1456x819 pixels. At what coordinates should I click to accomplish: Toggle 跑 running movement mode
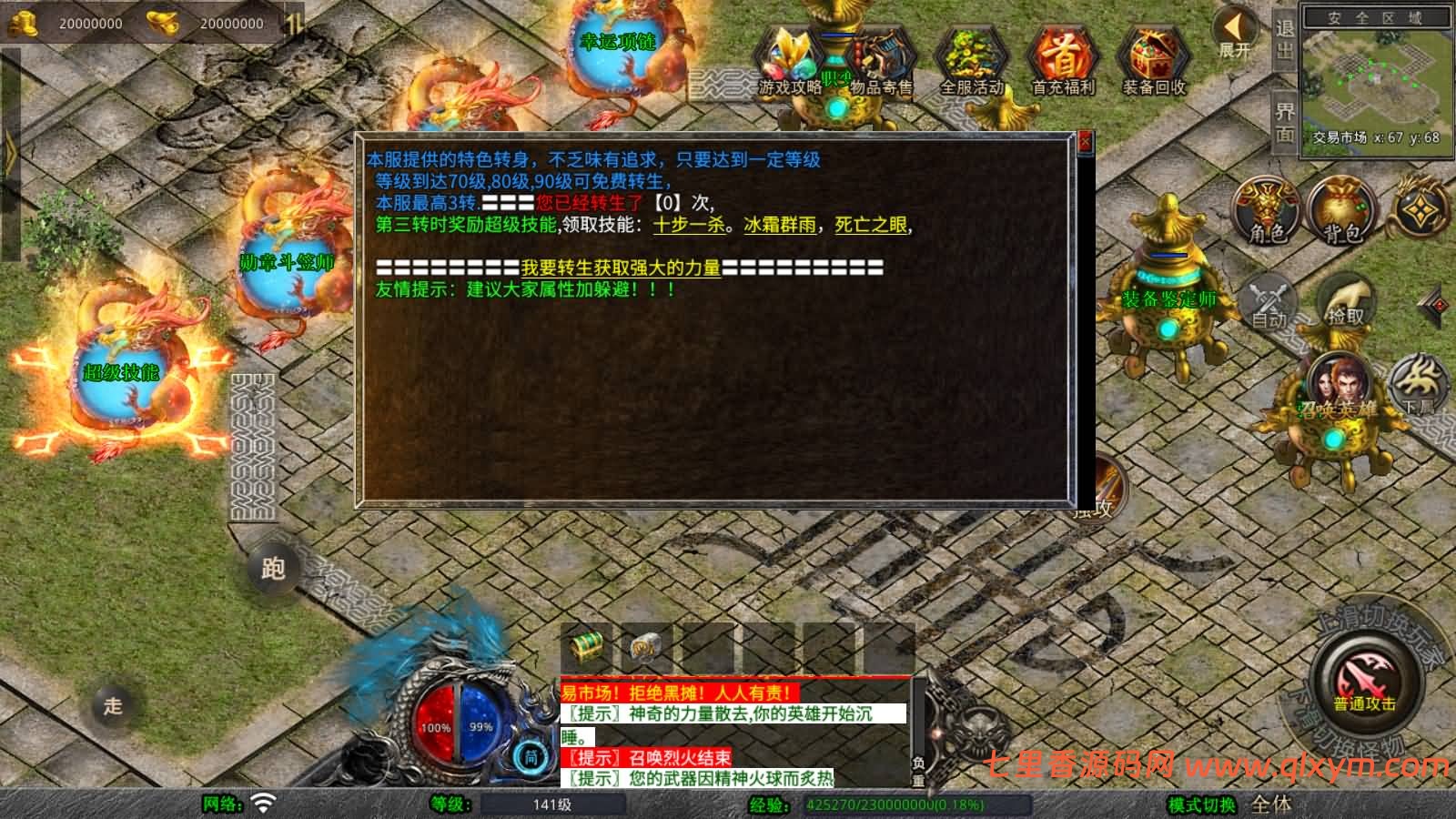tap(273, 568)
